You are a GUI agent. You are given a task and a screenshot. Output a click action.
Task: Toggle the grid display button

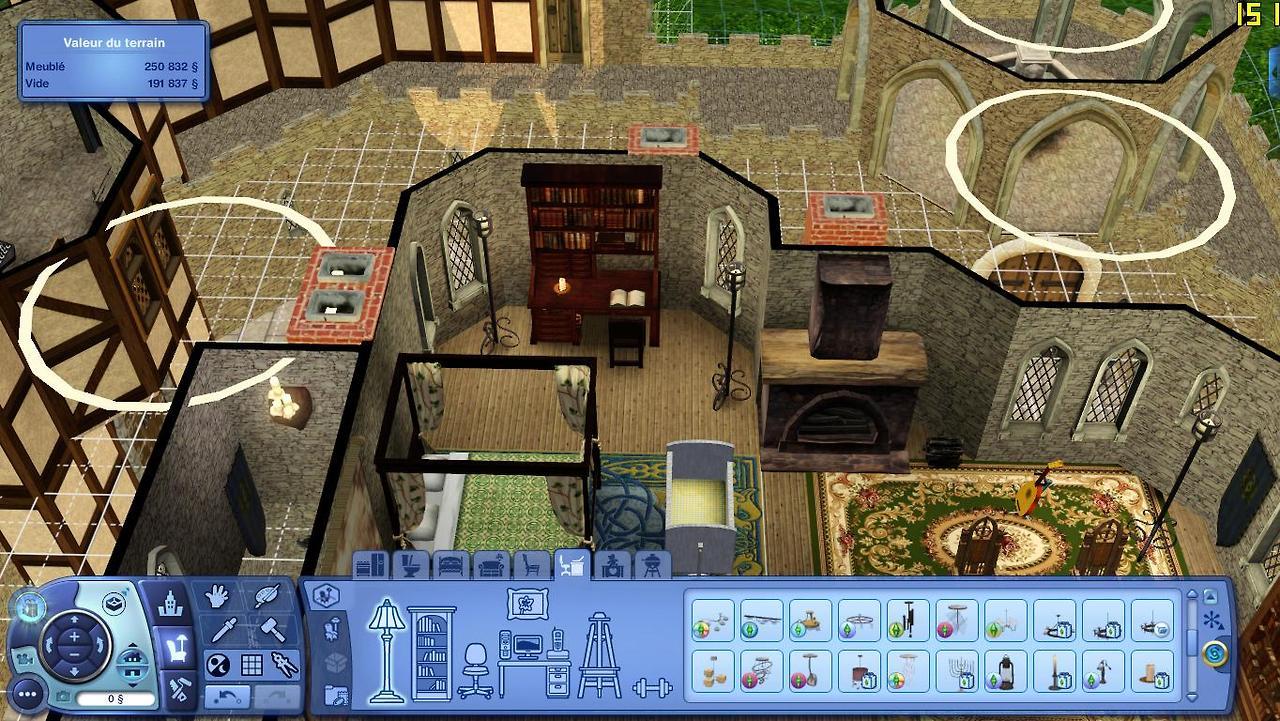(x=251, y=665)
